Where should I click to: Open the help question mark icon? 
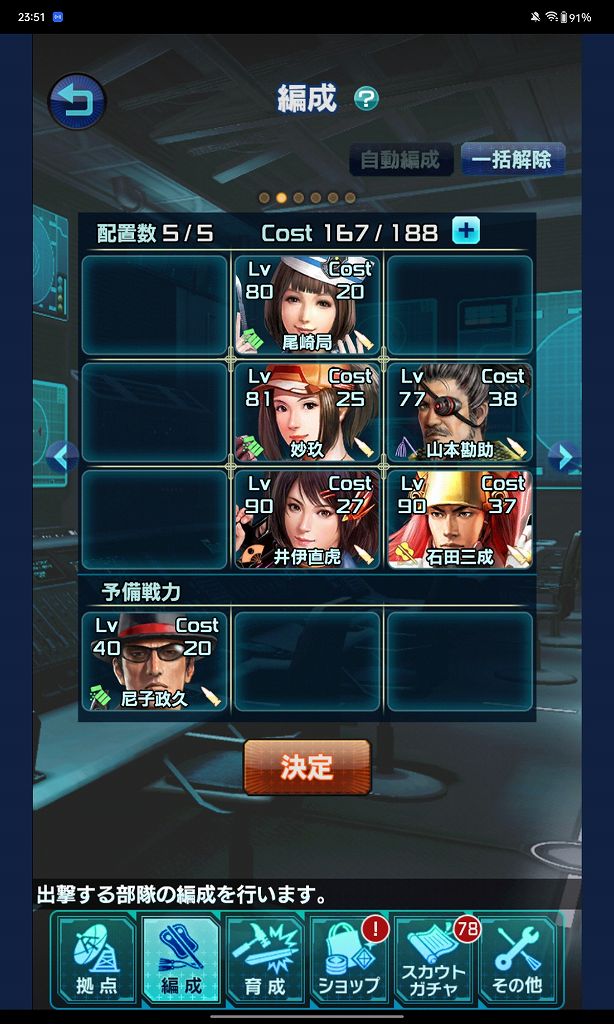pos(367,98)
